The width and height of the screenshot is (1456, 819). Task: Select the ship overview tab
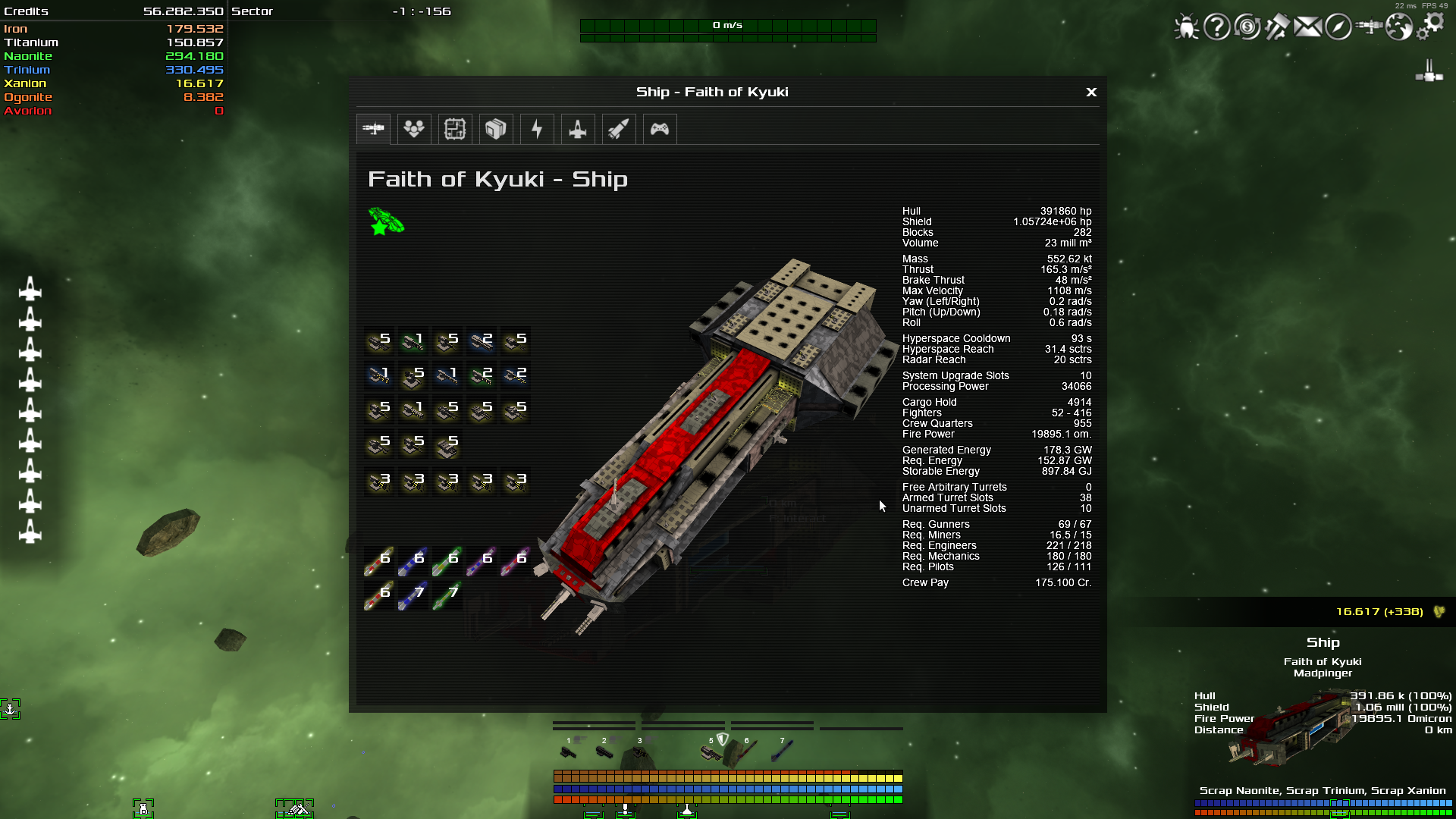tap(373, 129)
